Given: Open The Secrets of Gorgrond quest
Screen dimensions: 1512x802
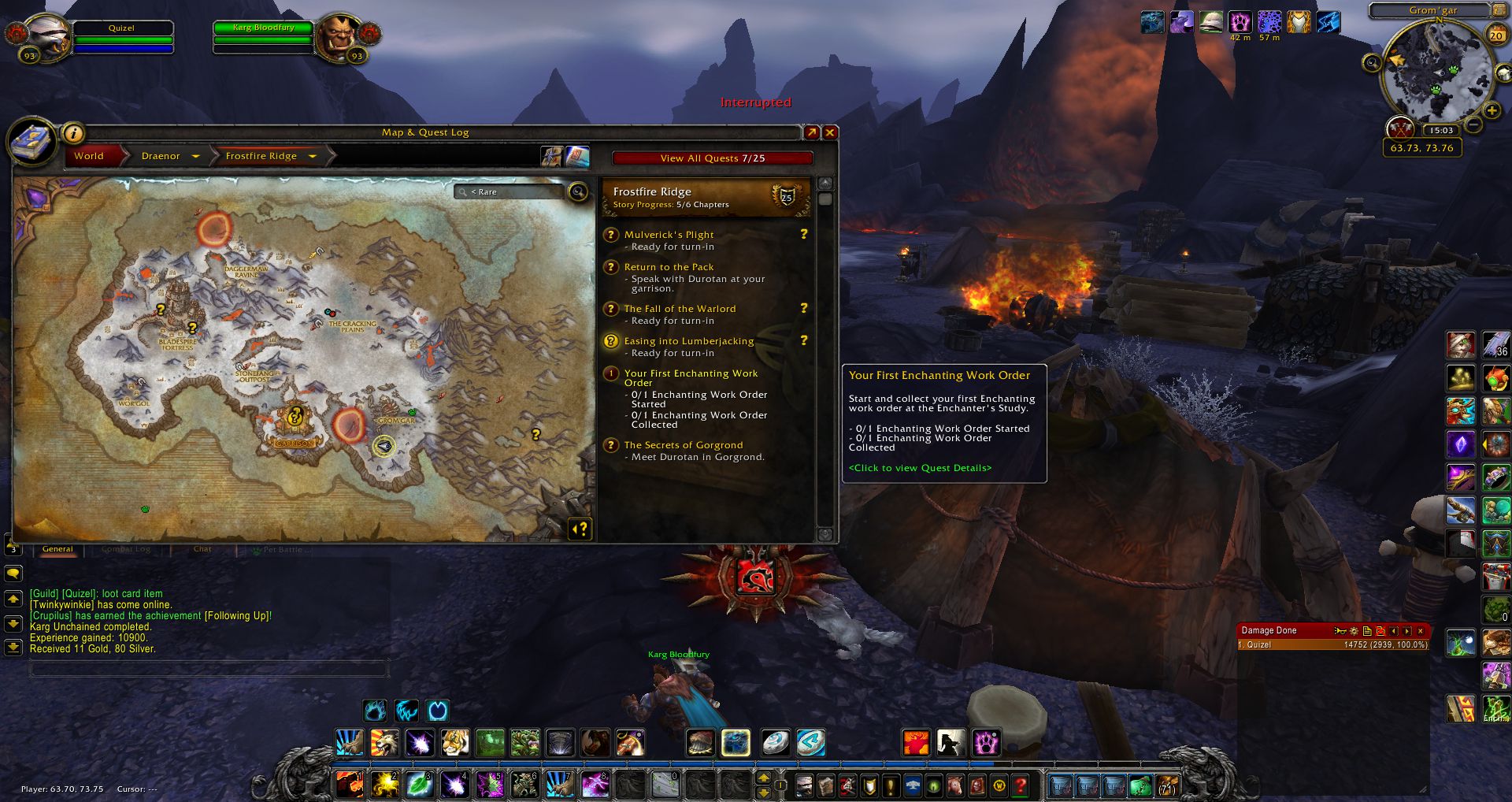Looking at the screenshot, I should pos(683,445).
